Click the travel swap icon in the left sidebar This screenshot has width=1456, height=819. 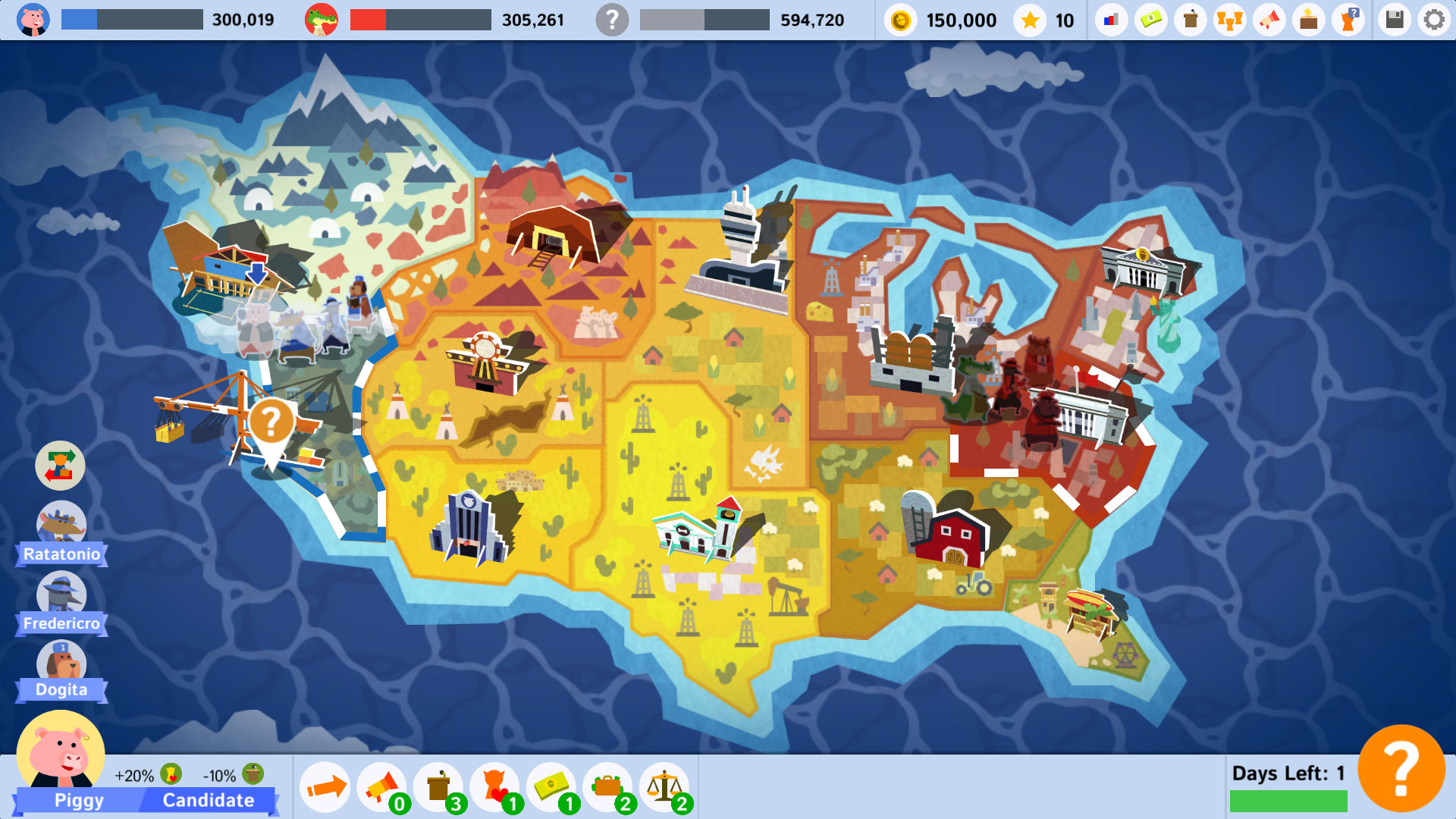click(x=60, y=465)
